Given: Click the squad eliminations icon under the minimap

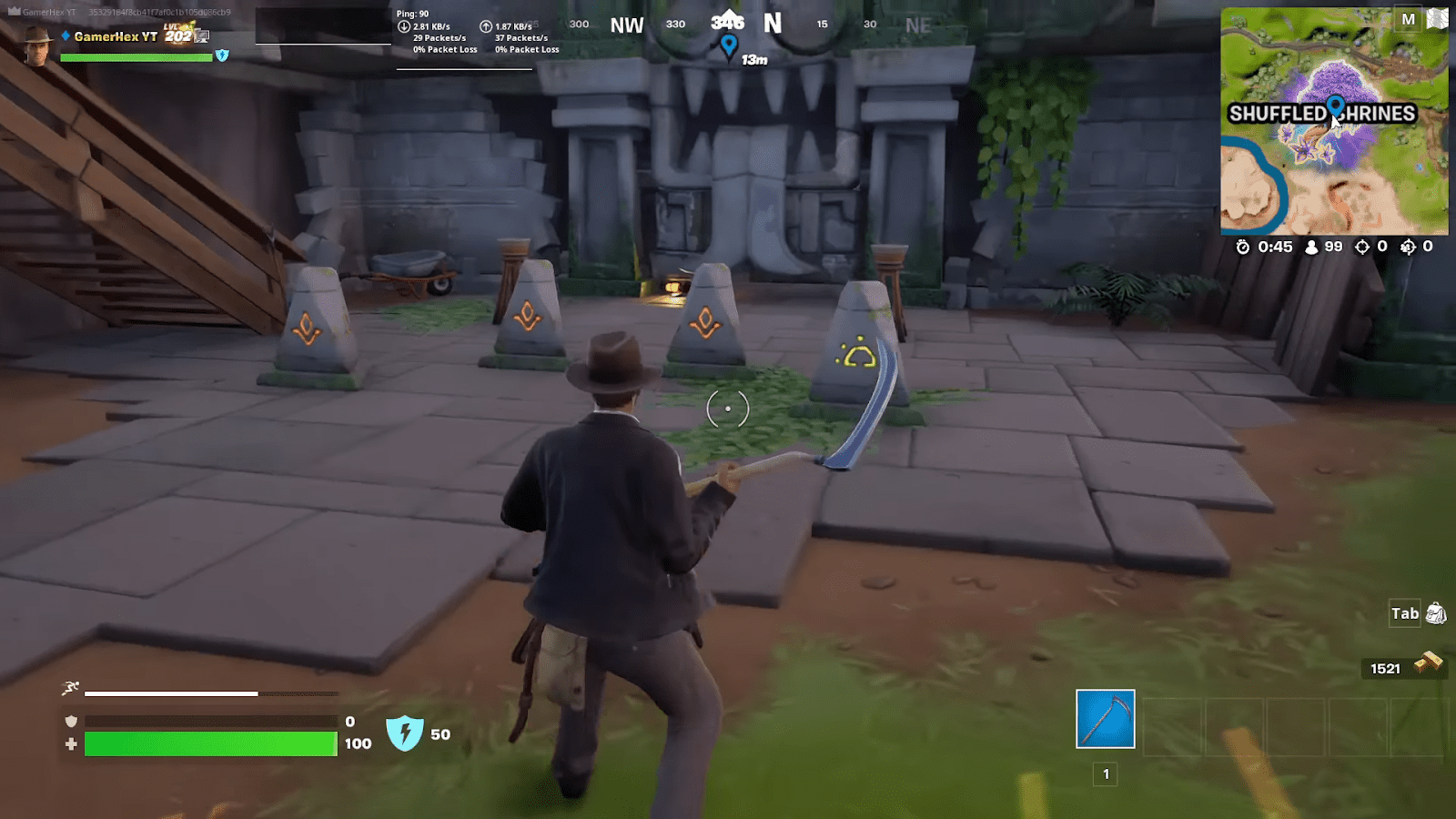Looking at the screenshot, I should click(1408, 247).
